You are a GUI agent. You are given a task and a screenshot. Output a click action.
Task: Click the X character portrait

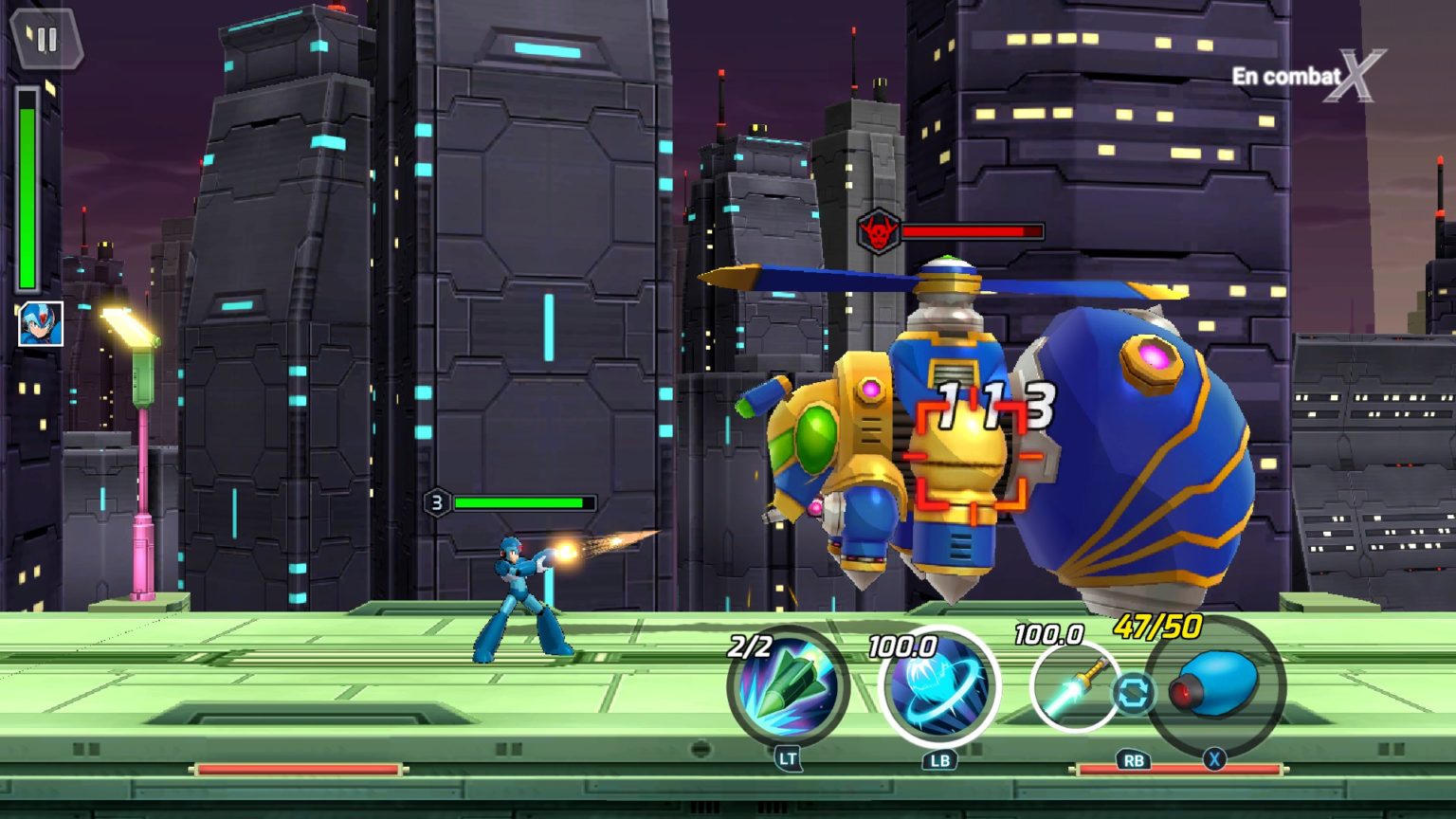[41, 324]
